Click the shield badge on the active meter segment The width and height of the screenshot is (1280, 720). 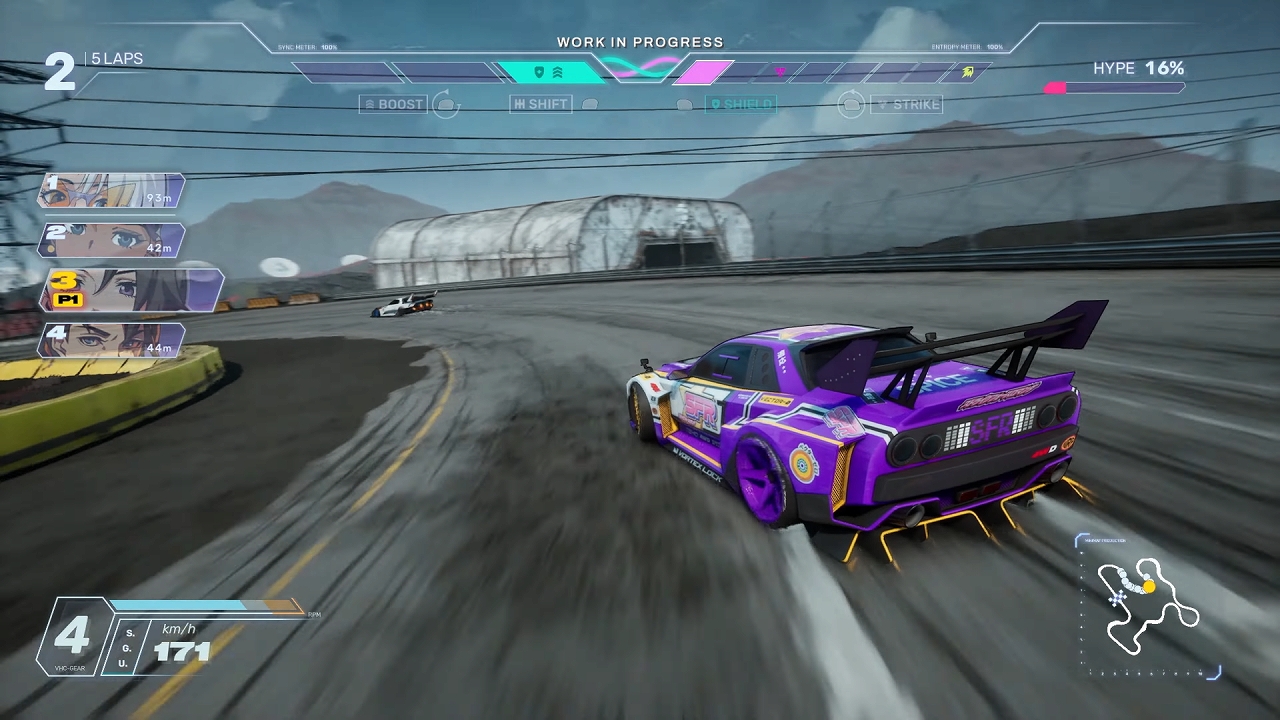coord(540,71)
